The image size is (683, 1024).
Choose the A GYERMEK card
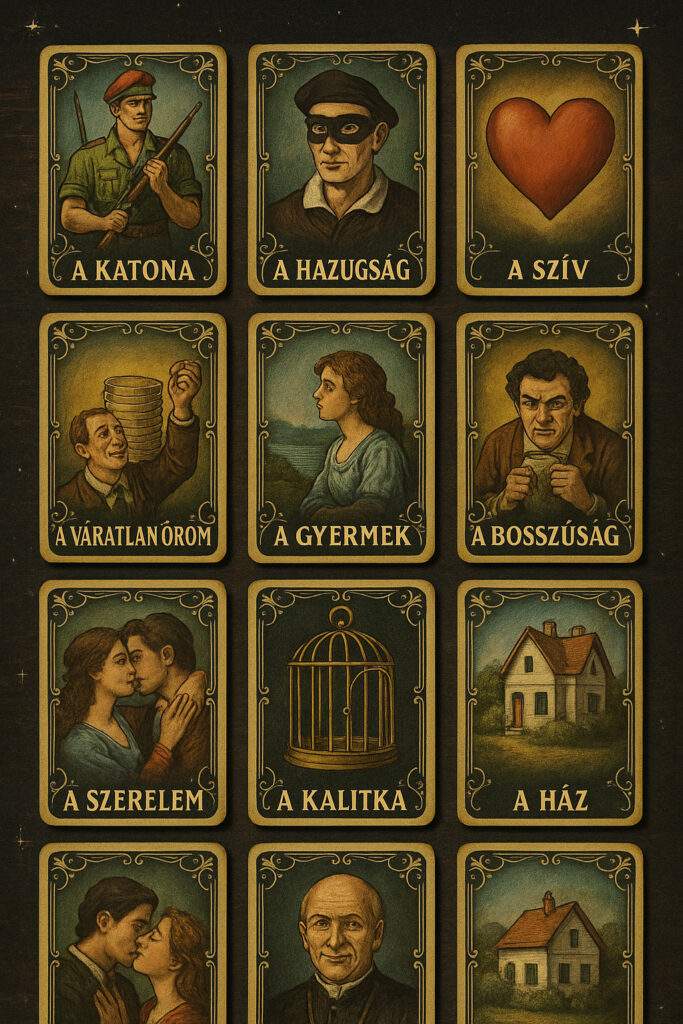341,437
